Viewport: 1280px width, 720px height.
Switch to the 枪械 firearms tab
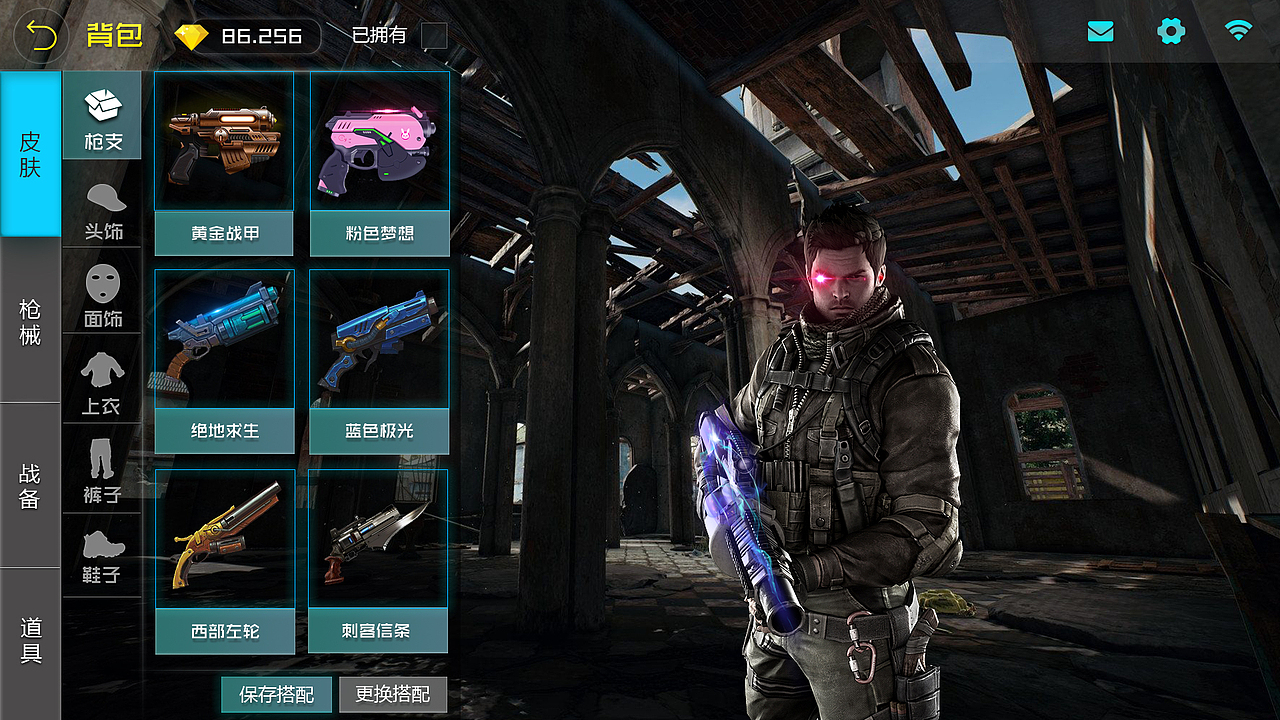(x=30, y=321)
